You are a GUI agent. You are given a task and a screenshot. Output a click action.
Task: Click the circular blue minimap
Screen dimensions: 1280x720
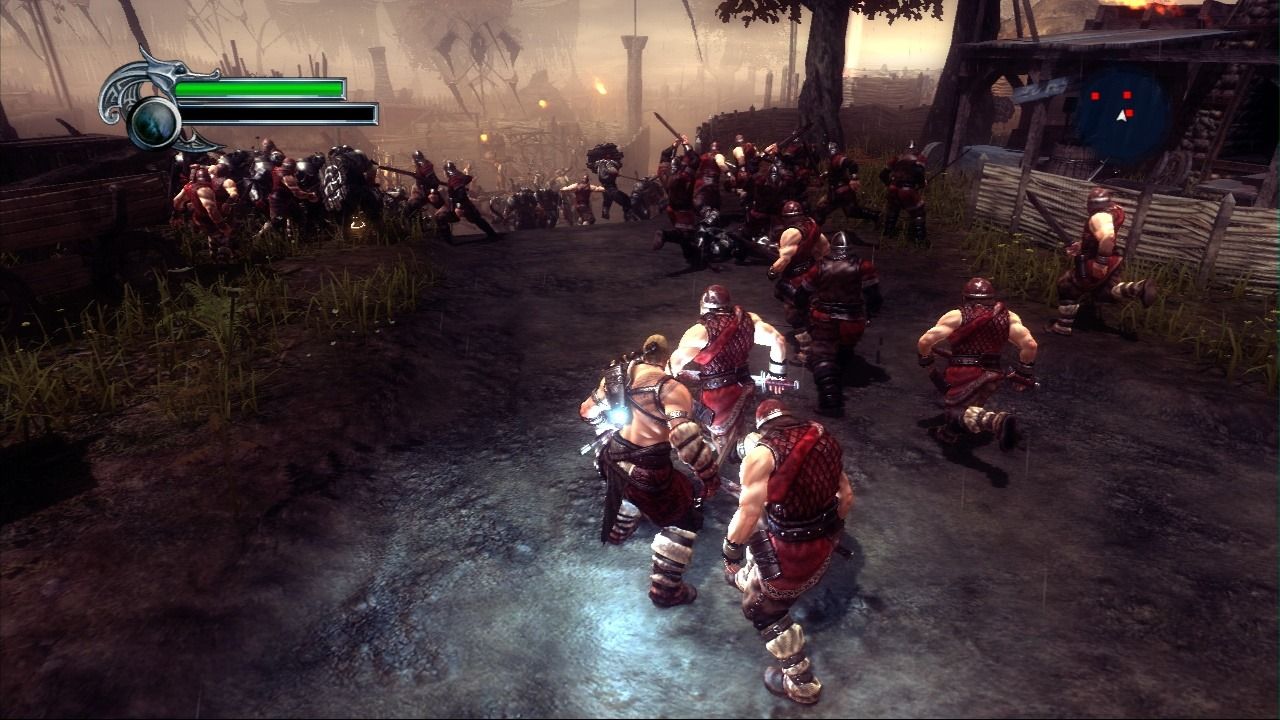pyautogui.click(x=1122, y=113)
